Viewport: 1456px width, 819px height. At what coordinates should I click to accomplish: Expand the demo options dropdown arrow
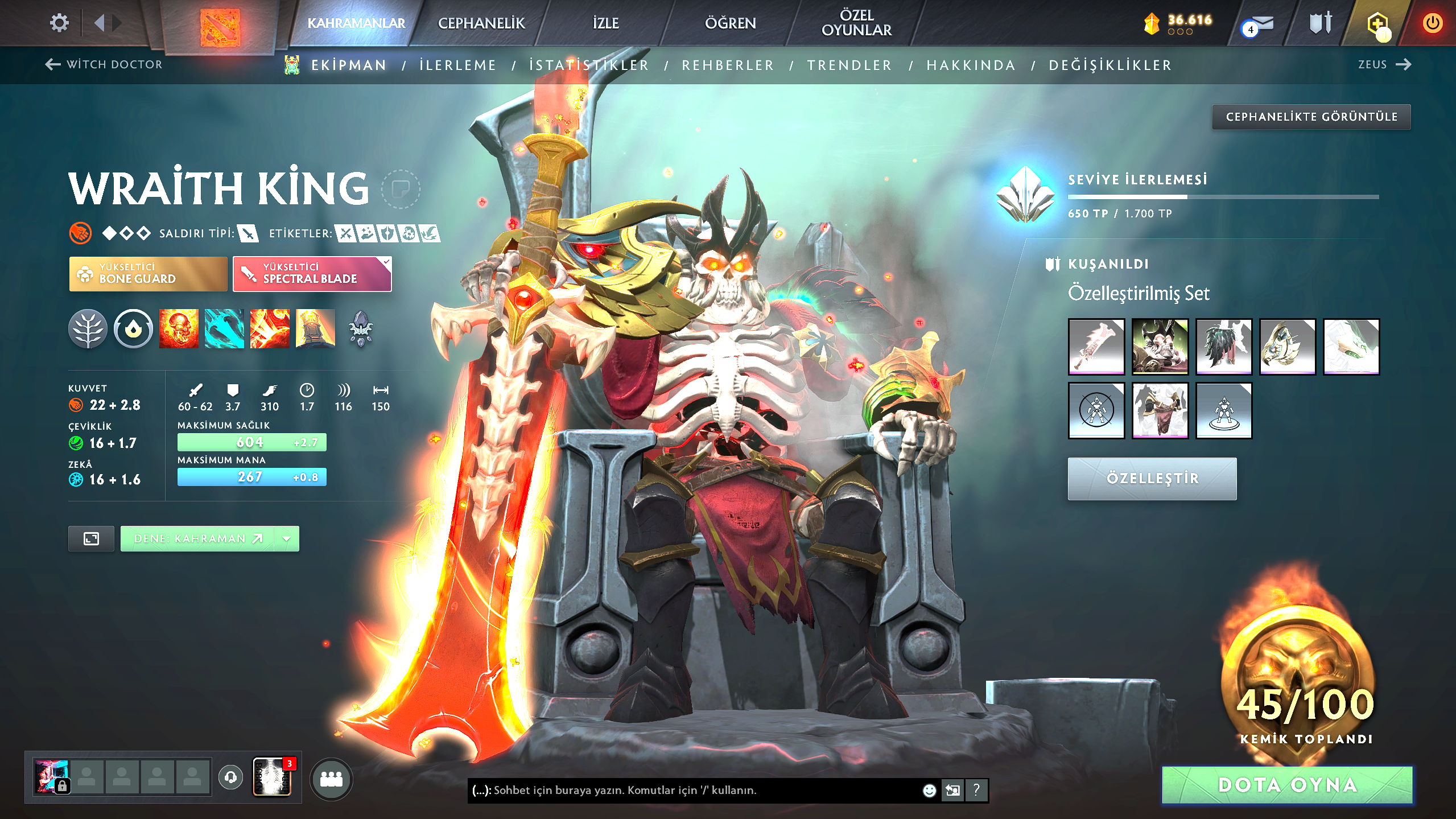(x=287, y=538)
